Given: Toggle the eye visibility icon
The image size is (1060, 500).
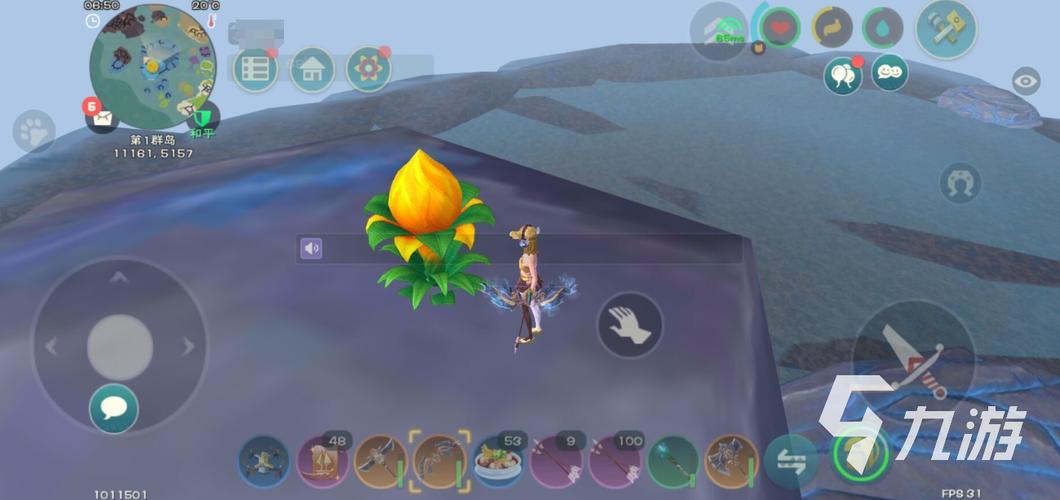Looking at the screenshot, I should tap(1025, 82).
